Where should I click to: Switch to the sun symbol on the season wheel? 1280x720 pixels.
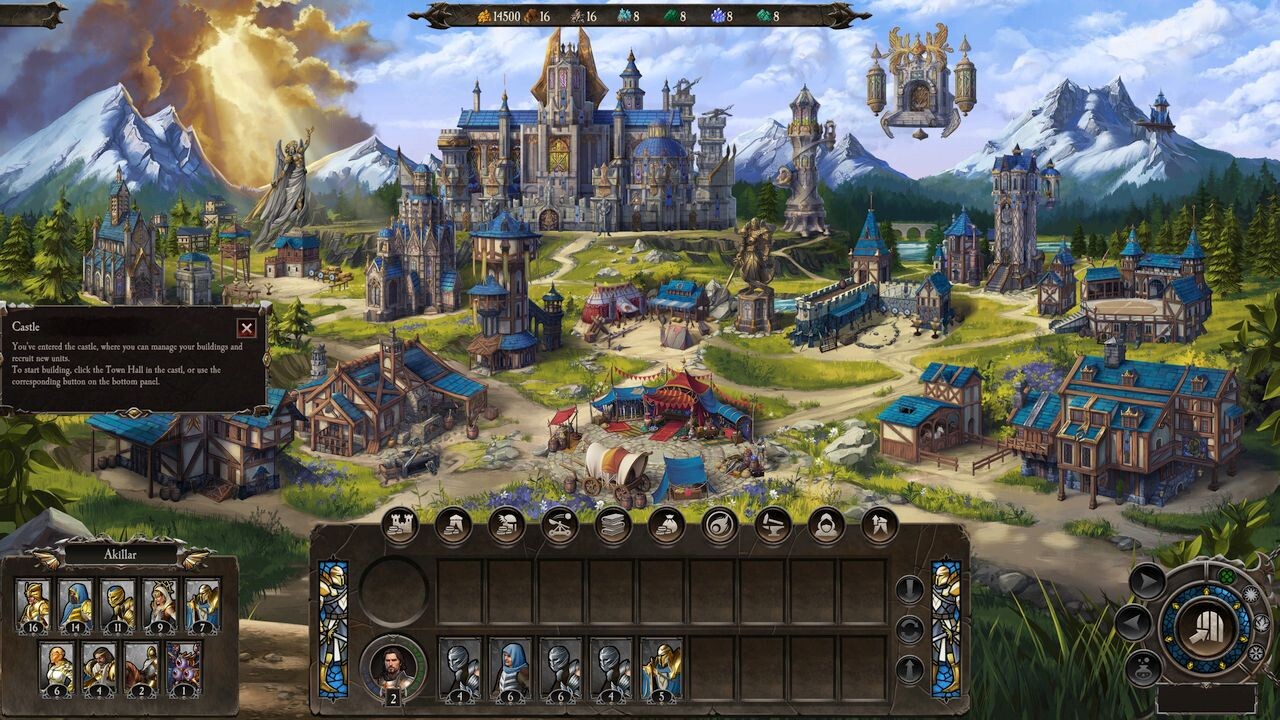1252,594
